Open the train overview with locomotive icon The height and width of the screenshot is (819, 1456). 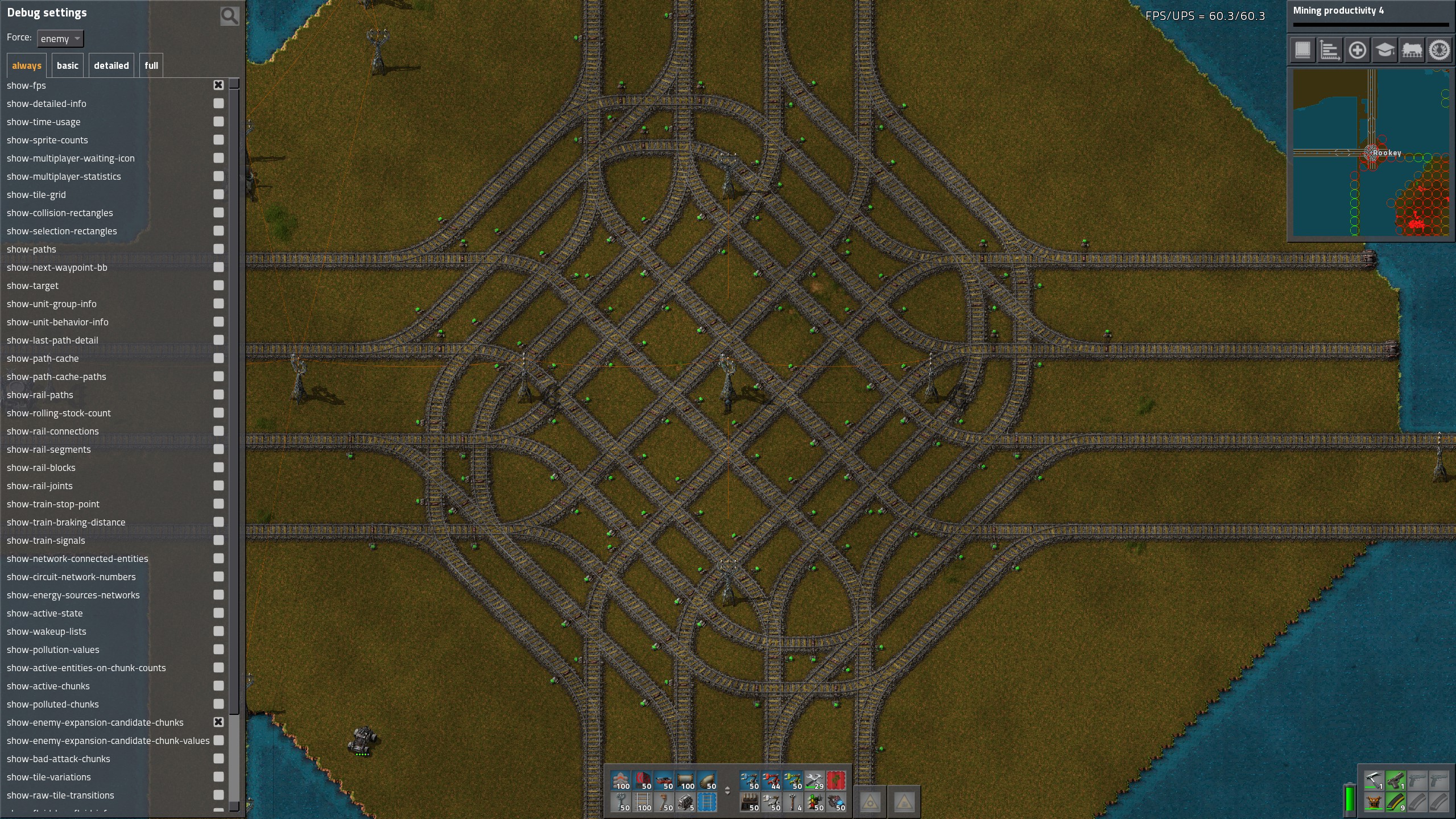tap(1412, 50)
